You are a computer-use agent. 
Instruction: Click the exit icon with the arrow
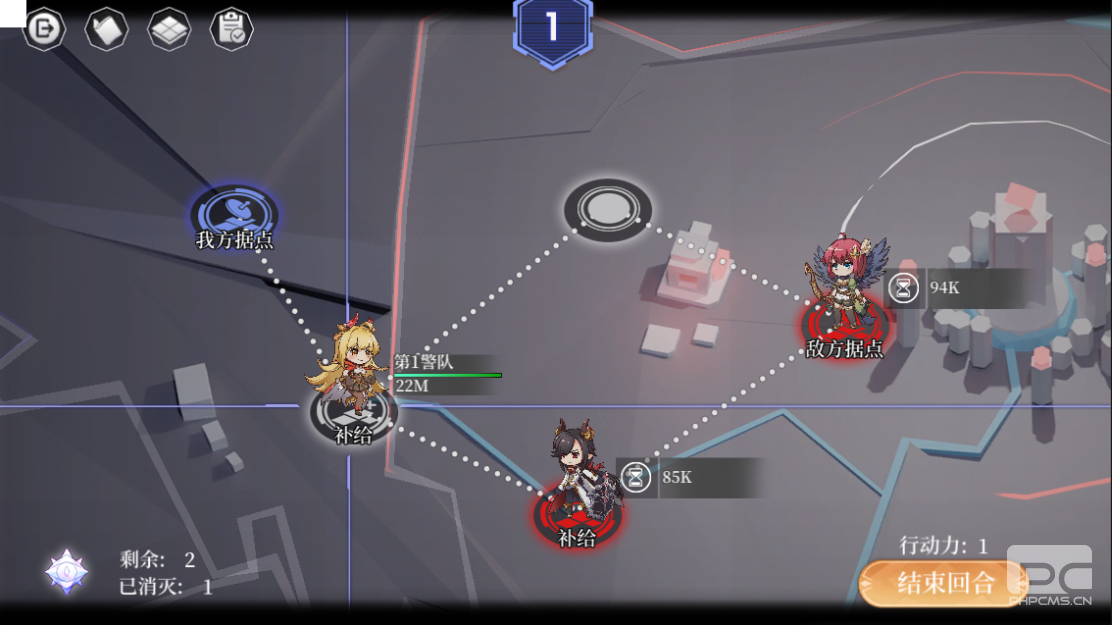click(x=44, y=29)
